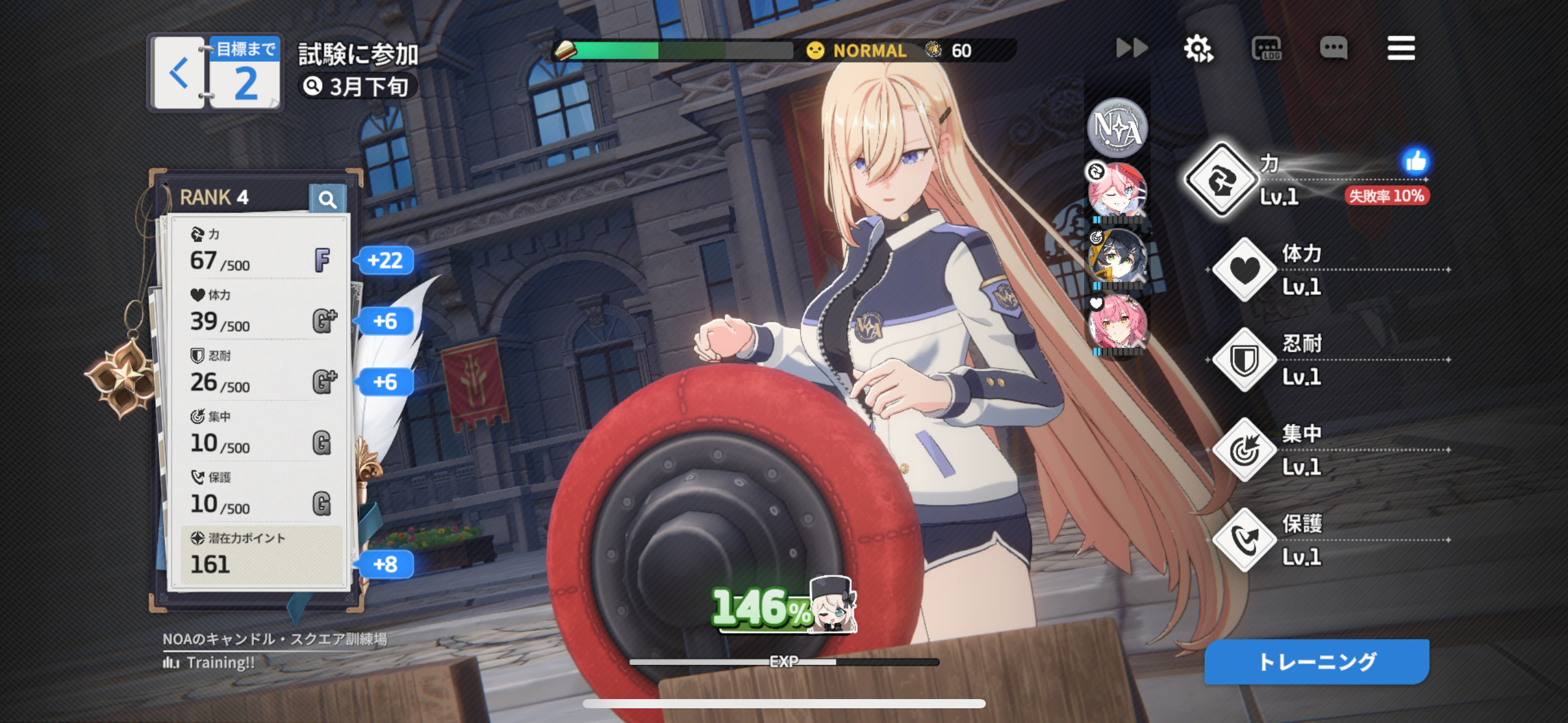Select the dark-haired support portrait
This screenshot has width=1568, height=723.
point(1117,258)
